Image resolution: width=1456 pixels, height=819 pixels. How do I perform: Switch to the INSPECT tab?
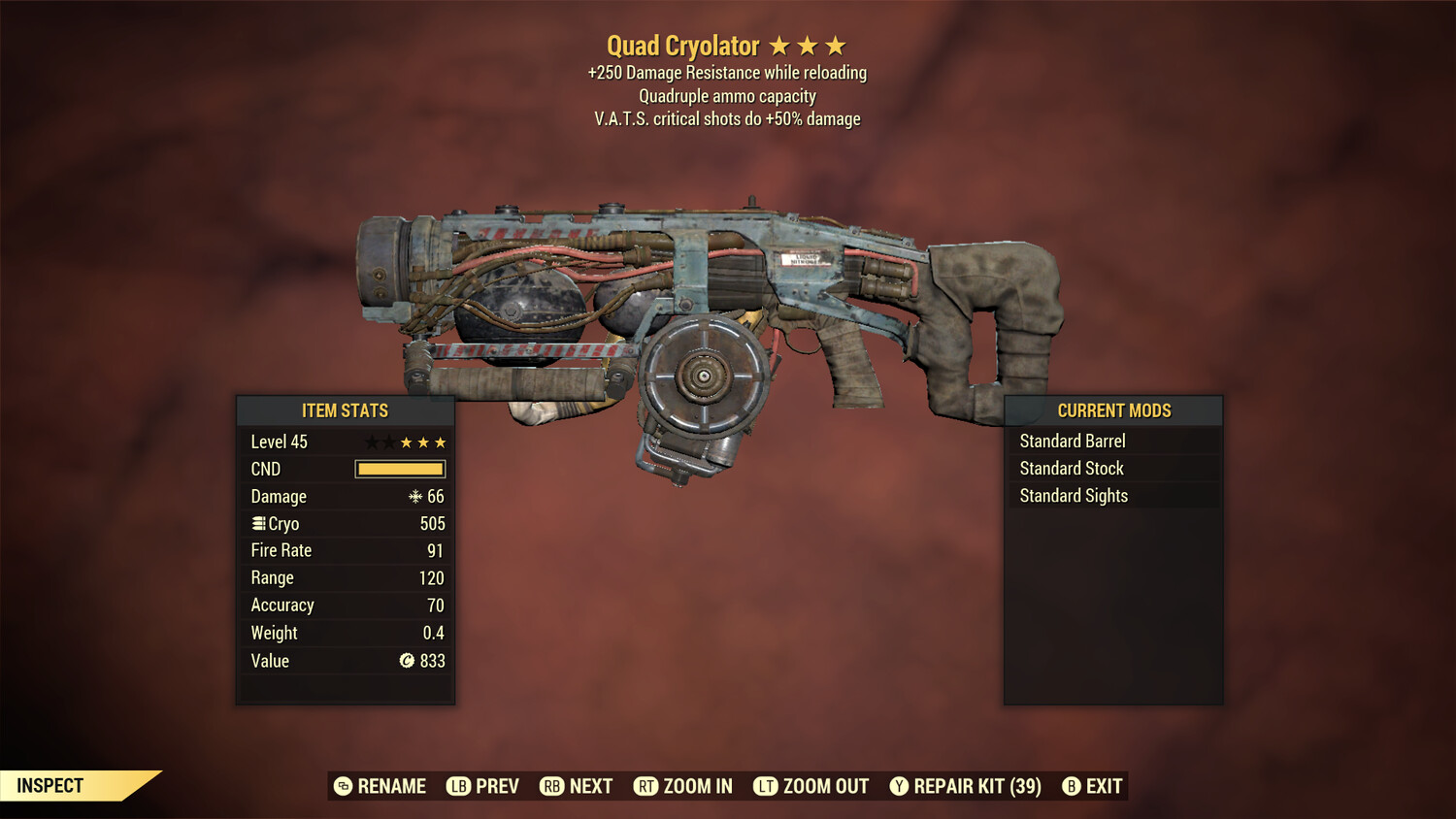[x=49, y=785]
